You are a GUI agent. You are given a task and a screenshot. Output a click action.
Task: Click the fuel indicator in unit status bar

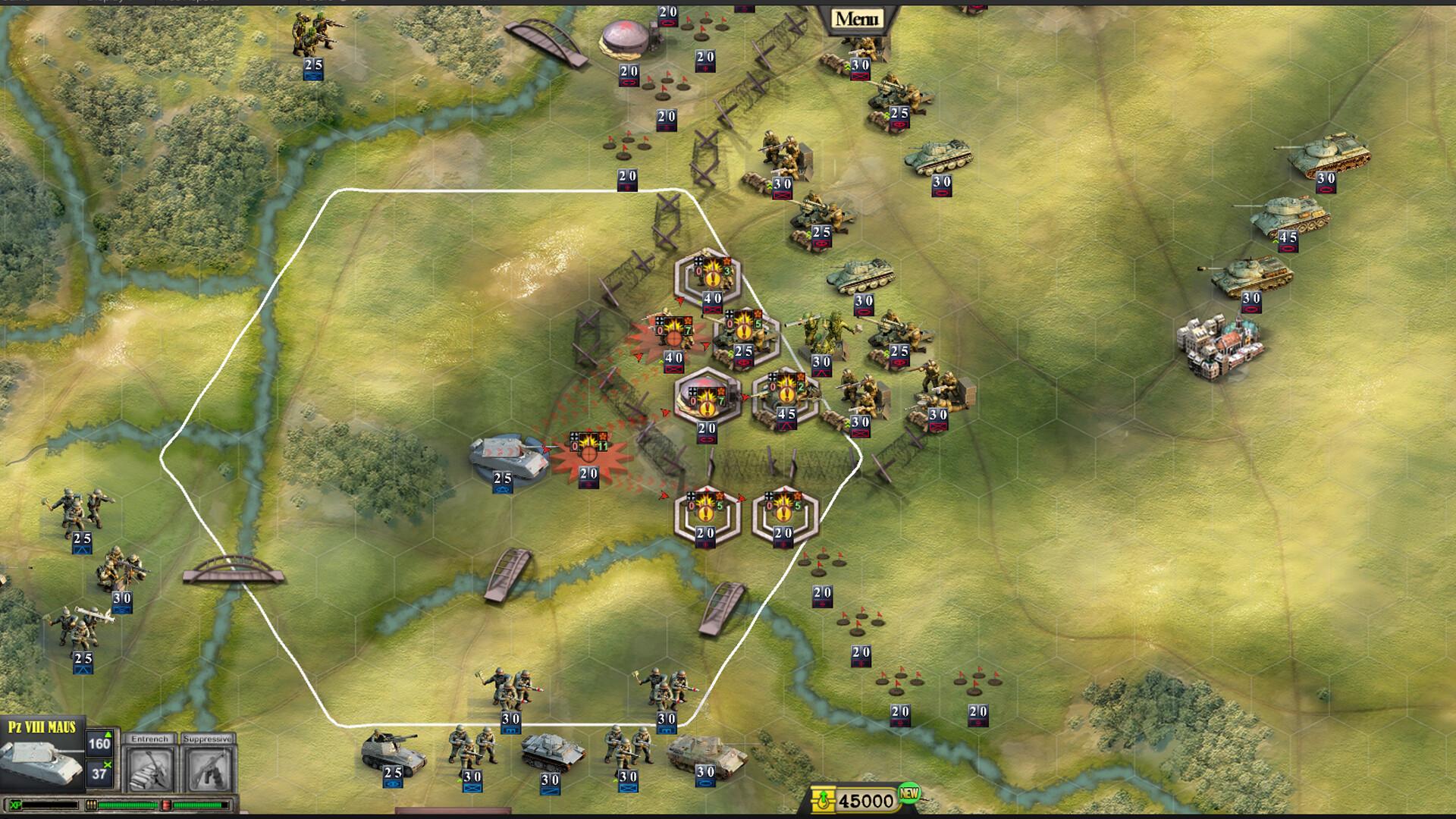(x=166, y=805)
